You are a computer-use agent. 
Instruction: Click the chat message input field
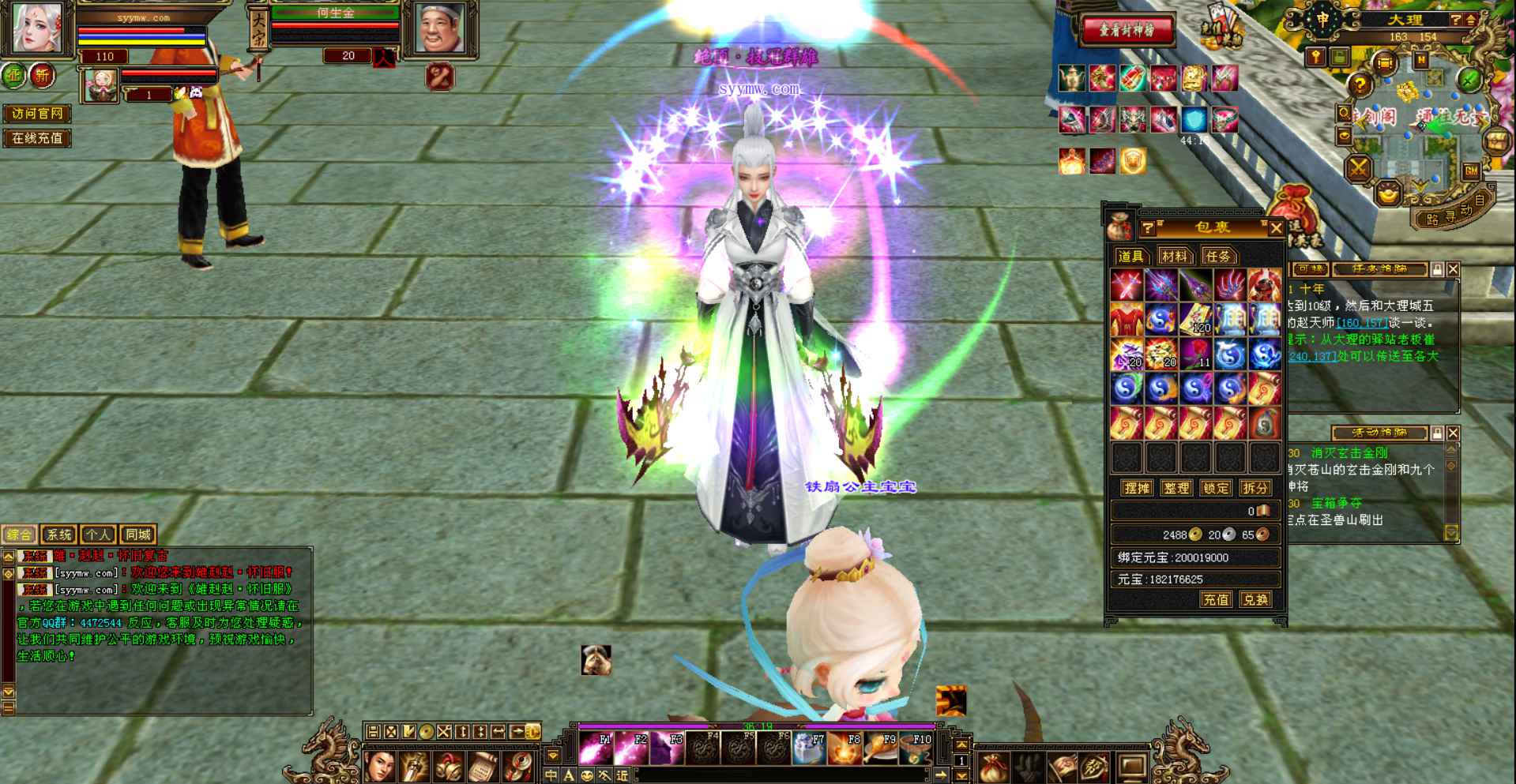(782, 775)
